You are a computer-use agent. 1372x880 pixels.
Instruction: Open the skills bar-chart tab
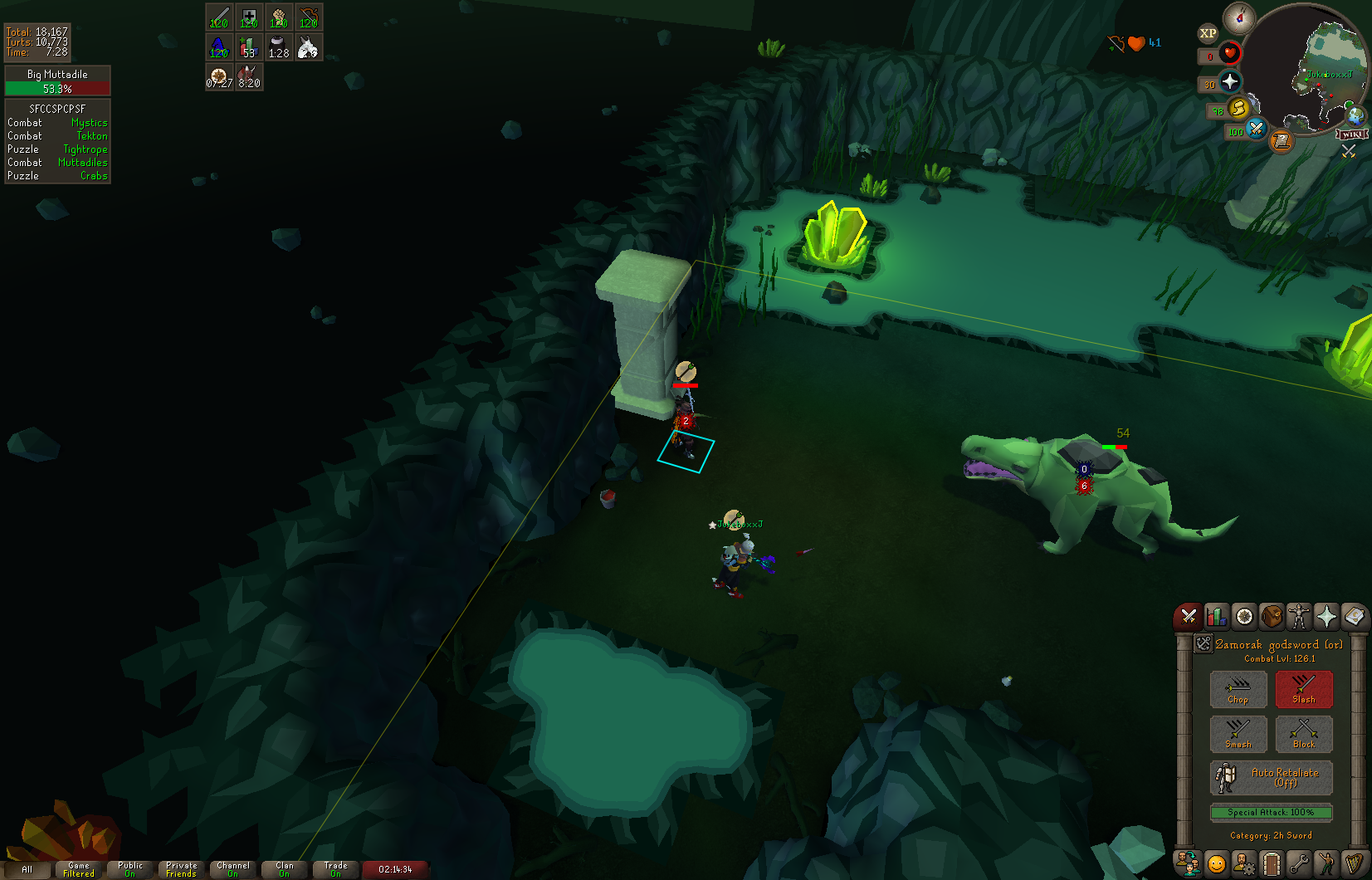click(1217, 616)
